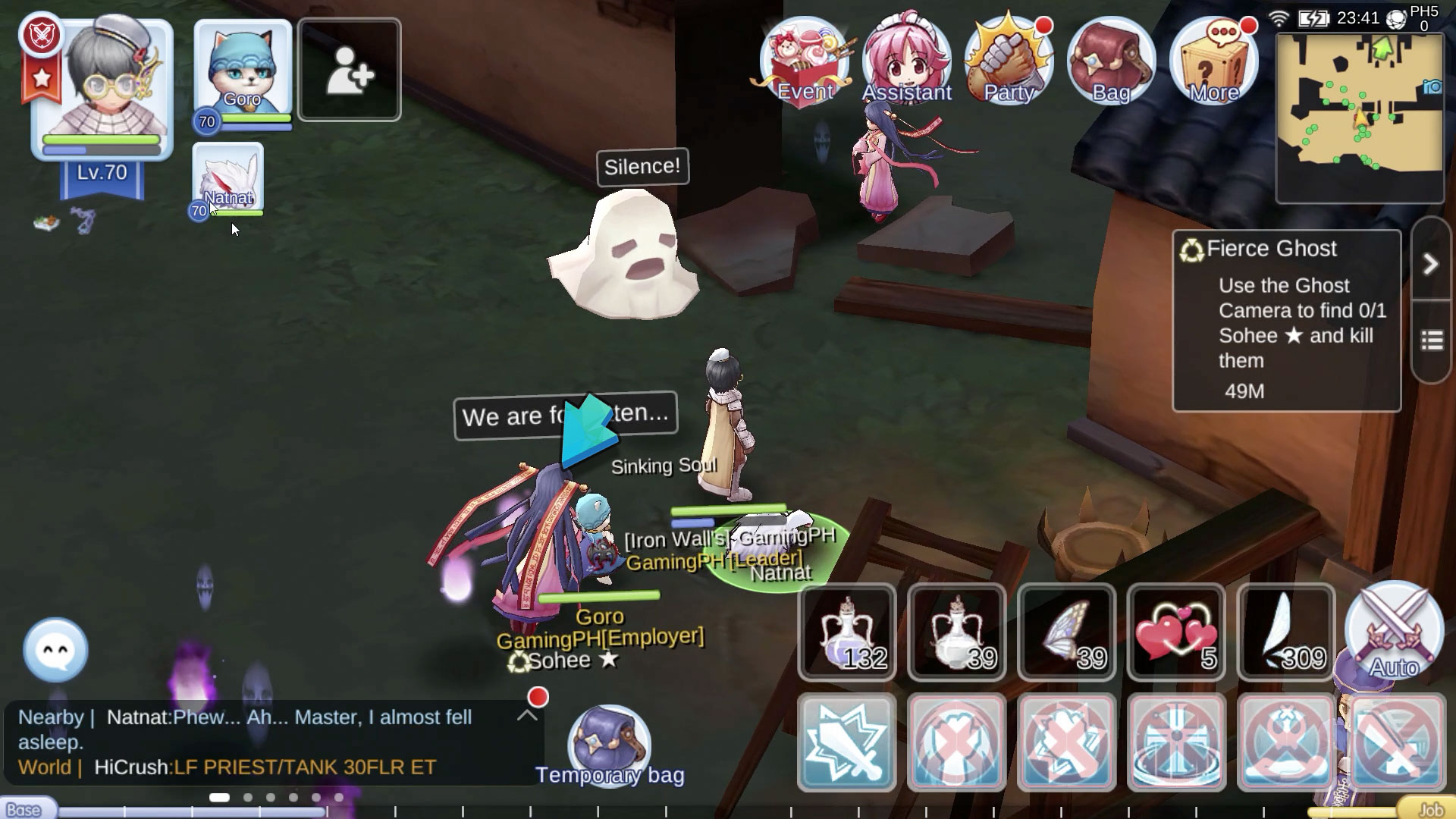
Task: Open the emoji chat button
Action: click(56, 650)
